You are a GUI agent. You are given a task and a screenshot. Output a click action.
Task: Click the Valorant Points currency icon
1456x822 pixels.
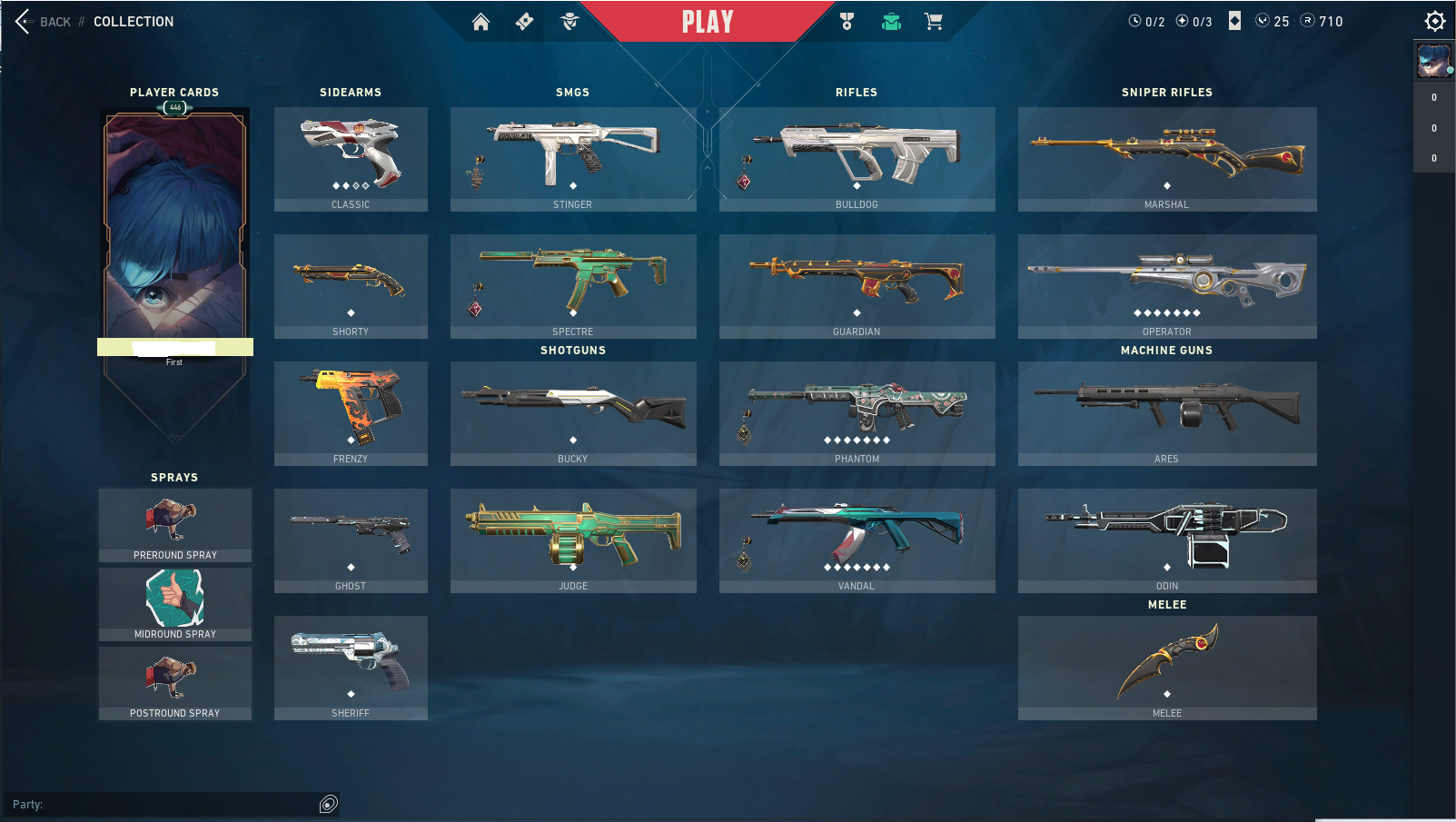pyautogui.click(x=1261, y=21)
